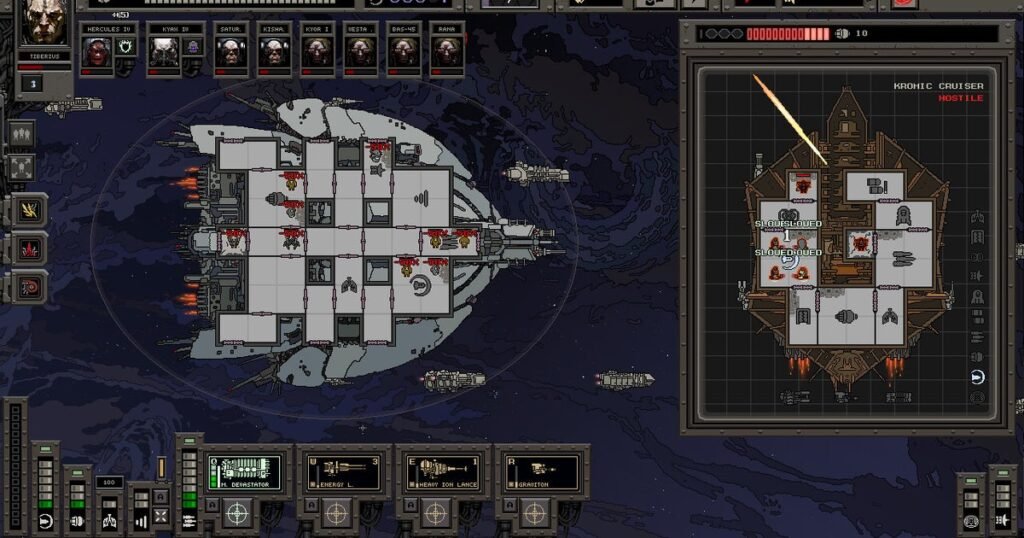Click the targeting crosshair under Graviton
Image resolution: width=1024 pixels, height=538 pixels.
pos(534,513)
